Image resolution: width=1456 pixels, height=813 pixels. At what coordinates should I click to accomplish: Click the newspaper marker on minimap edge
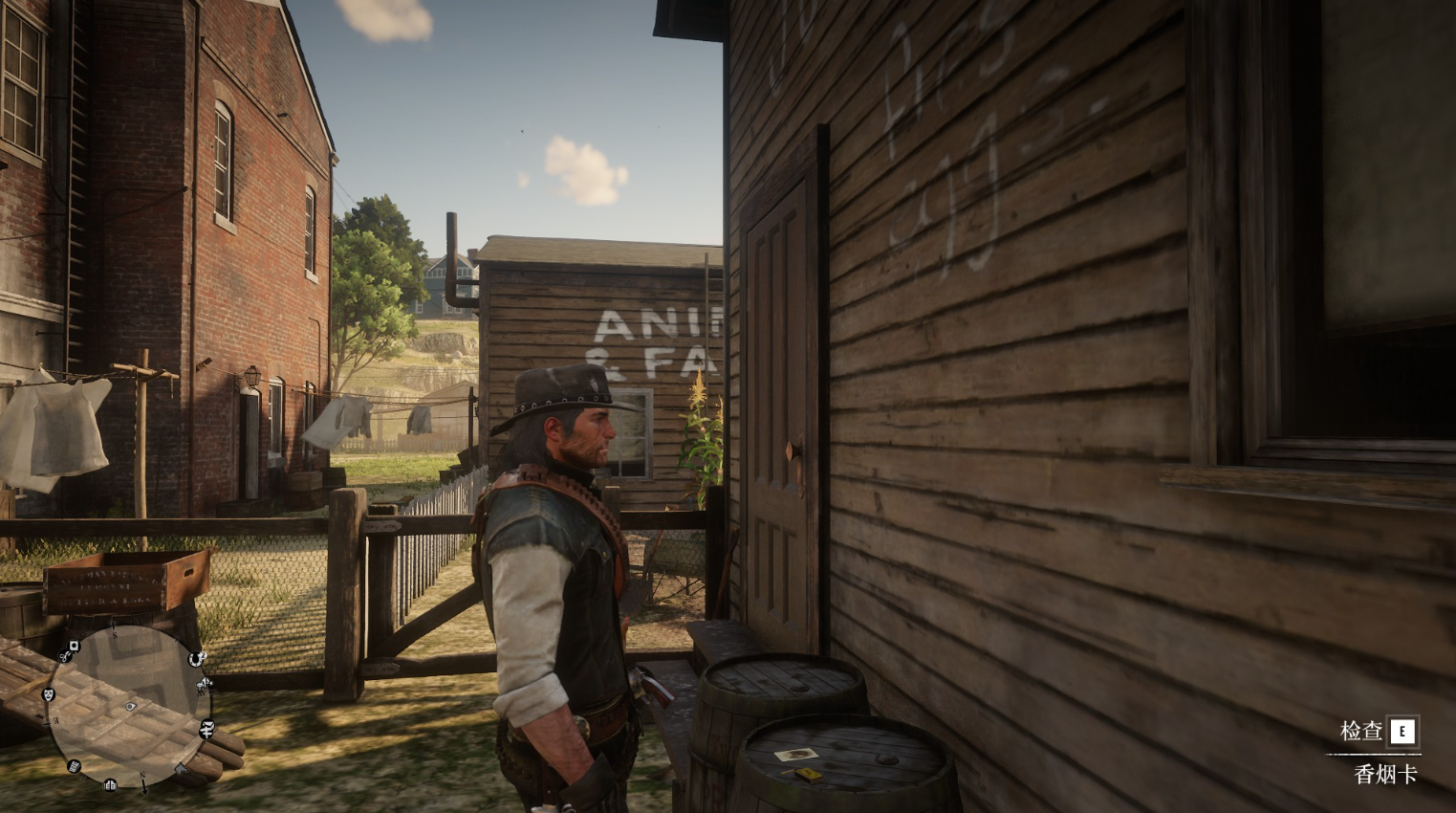coord(74,766)
